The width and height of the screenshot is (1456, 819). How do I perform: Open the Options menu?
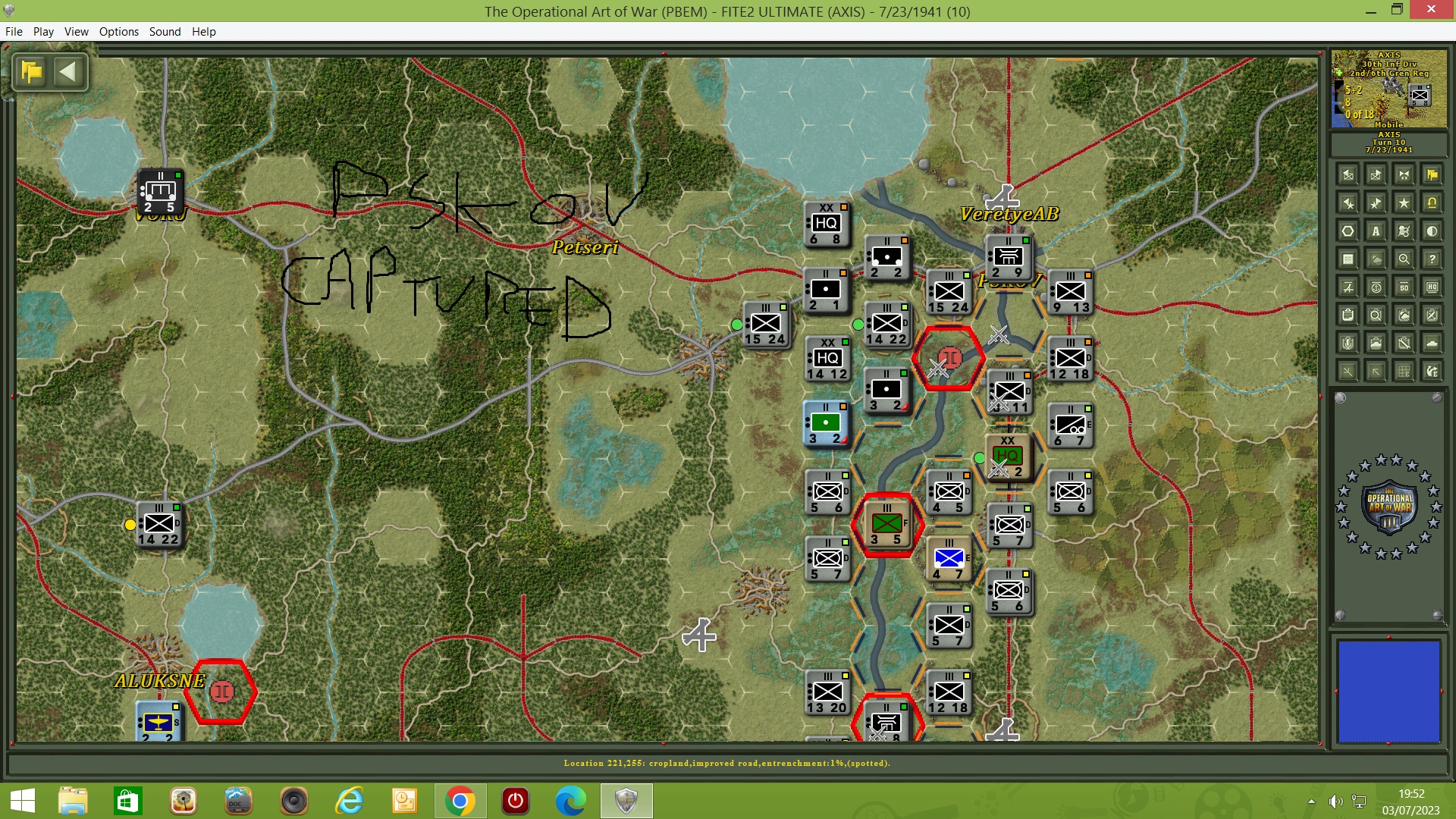(x=118, y=32)
